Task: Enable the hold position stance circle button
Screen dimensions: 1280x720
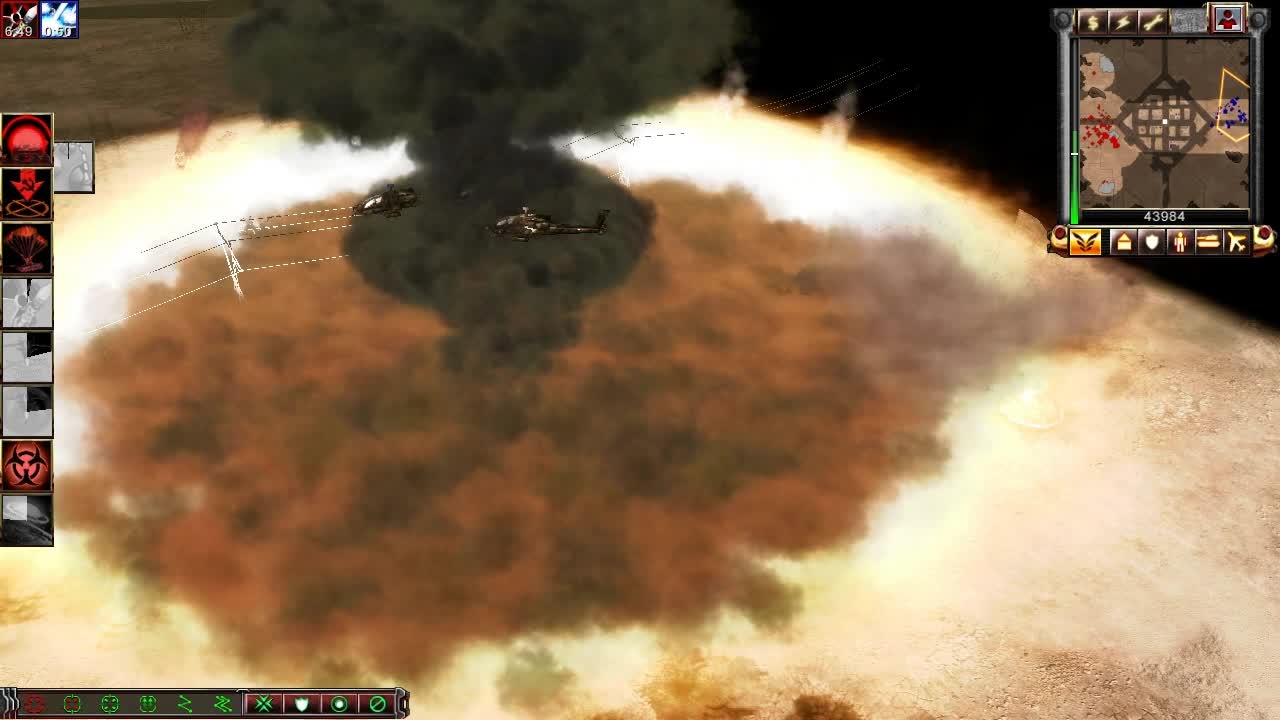Action: [x=339, y=705]
